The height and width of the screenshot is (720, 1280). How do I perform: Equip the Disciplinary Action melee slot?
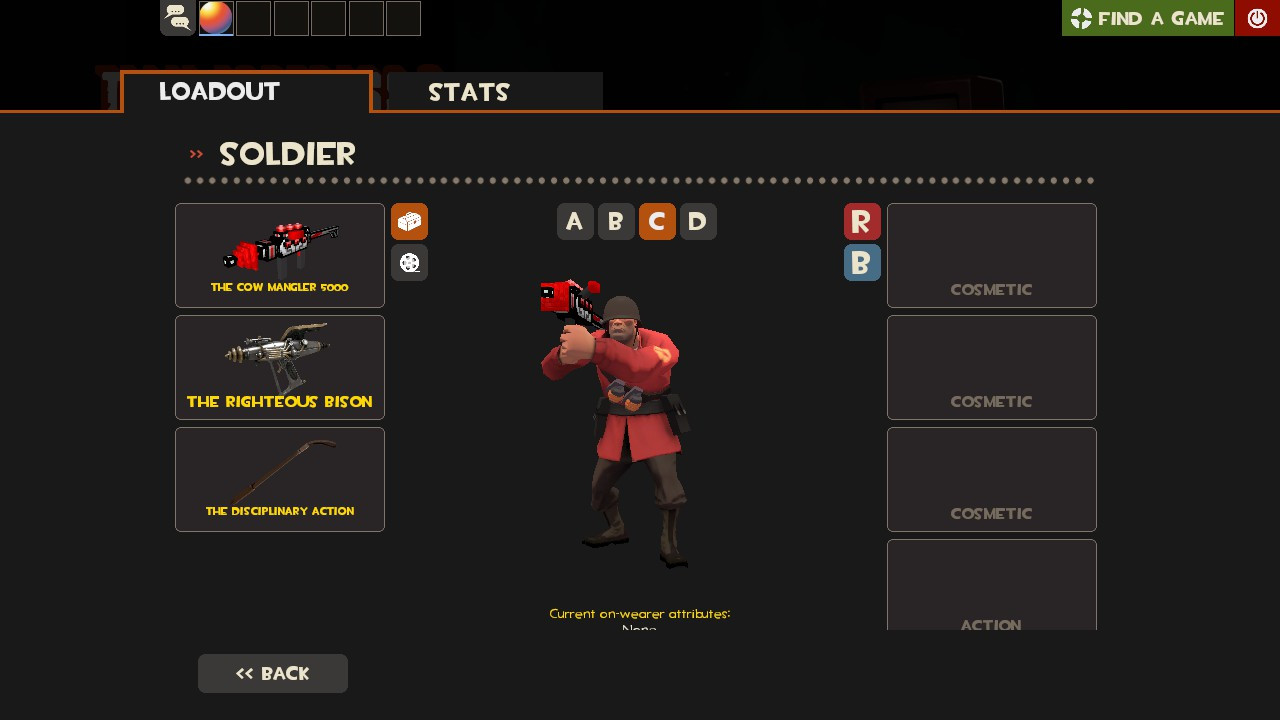pos(280,479)
